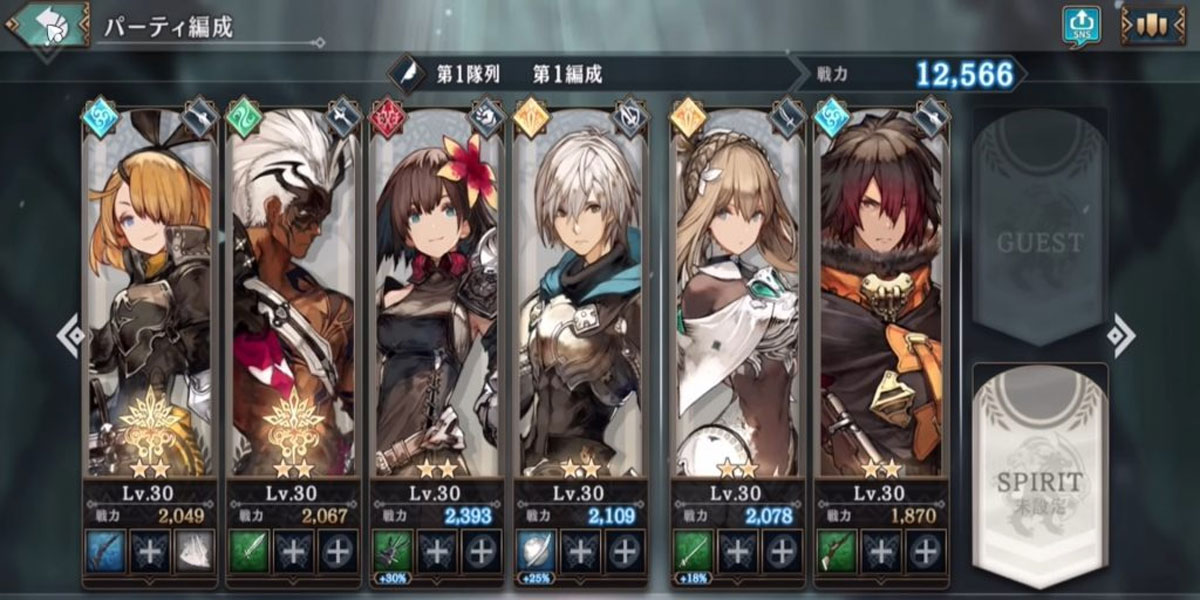The height and width of the screenshot is (600, 1200).
Task: Share the party via the SNS button
Action: [1082, 26]
